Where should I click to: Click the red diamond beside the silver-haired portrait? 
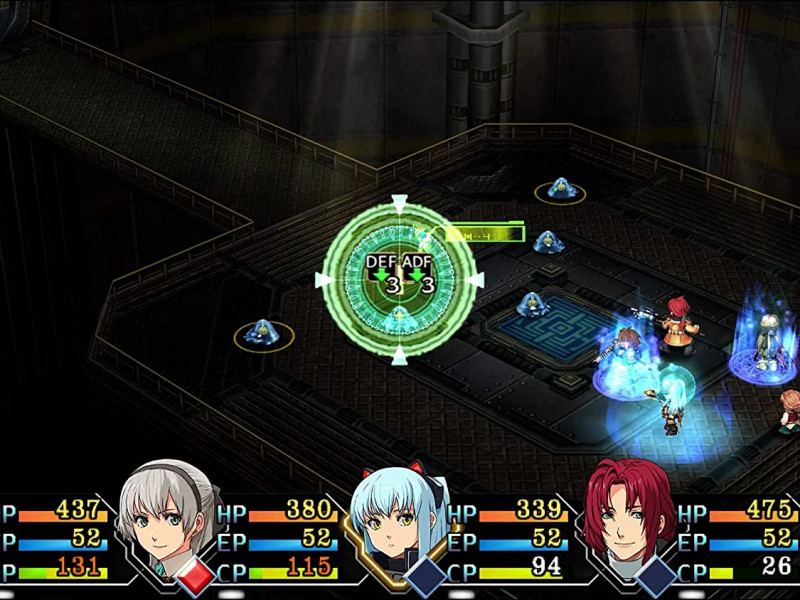tap(194, 576)
